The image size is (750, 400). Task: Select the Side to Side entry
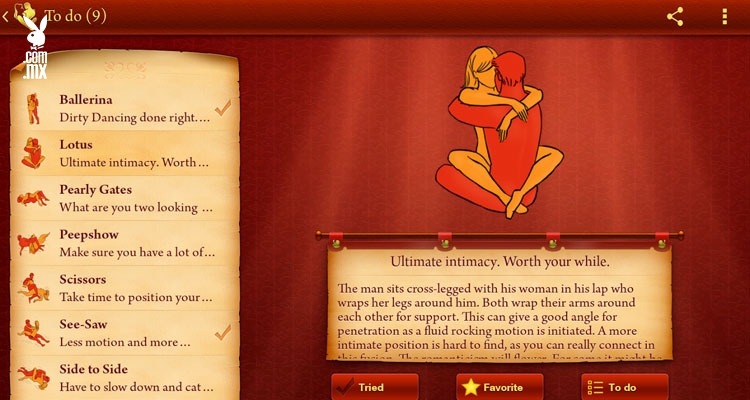pos(125,377)
